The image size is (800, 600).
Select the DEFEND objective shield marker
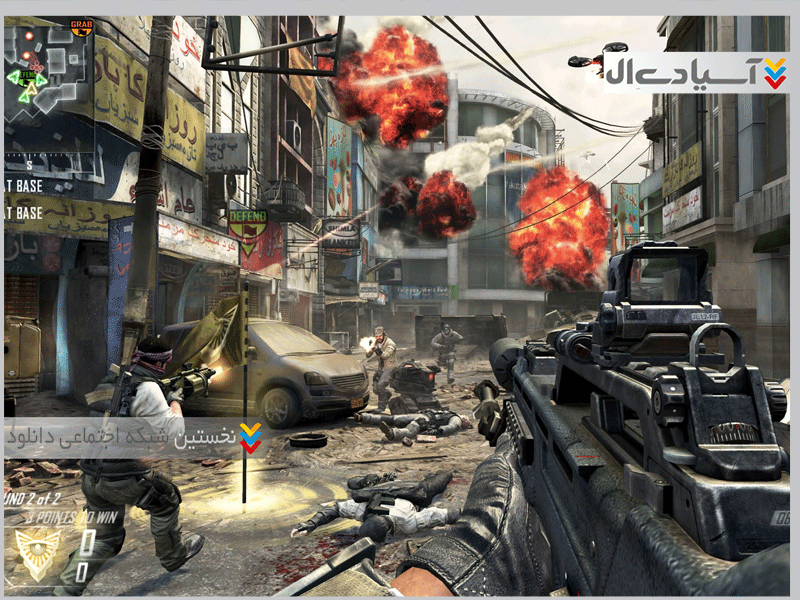247,228
